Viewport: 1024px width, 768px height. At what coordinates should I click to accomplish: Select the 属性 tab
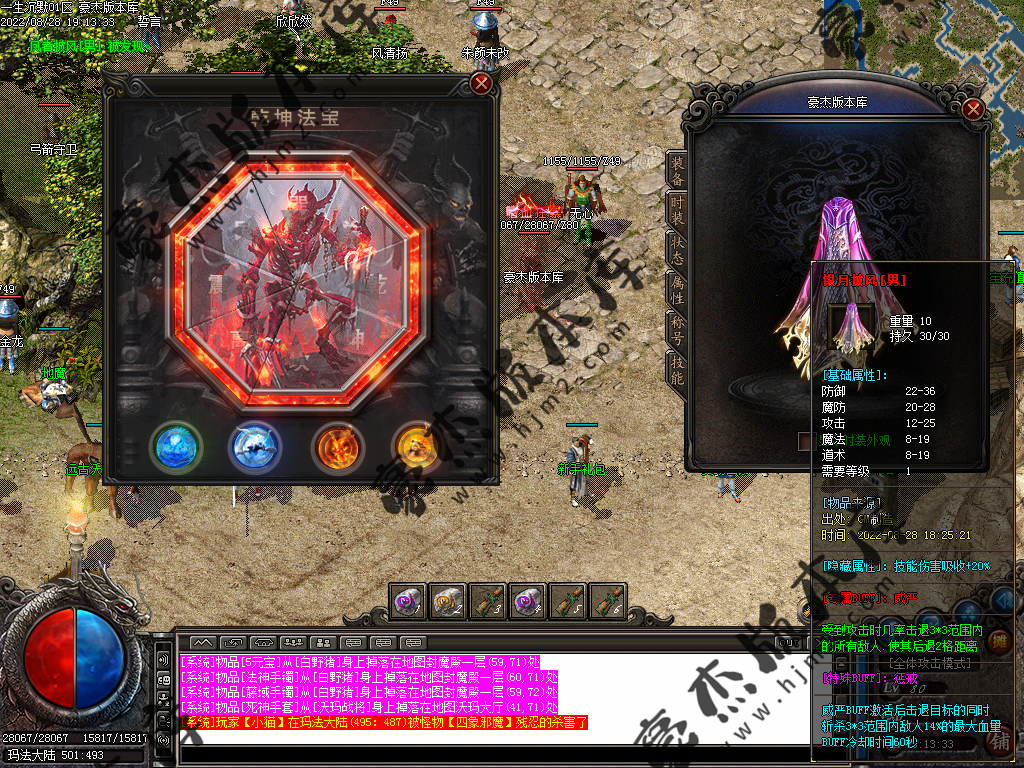tap(677, 289)
